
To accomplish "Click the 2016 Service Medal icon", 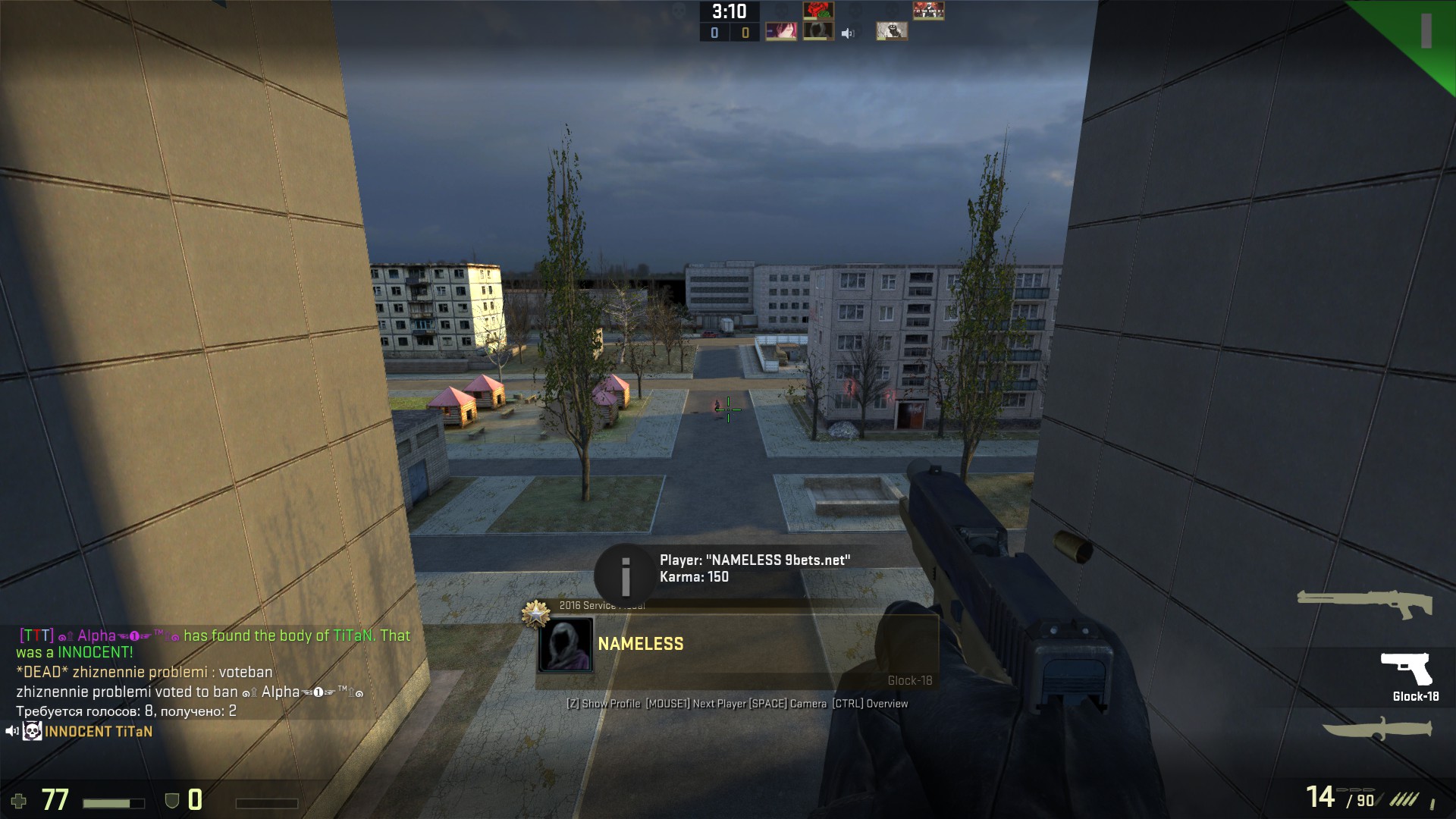I will point(535,613).
